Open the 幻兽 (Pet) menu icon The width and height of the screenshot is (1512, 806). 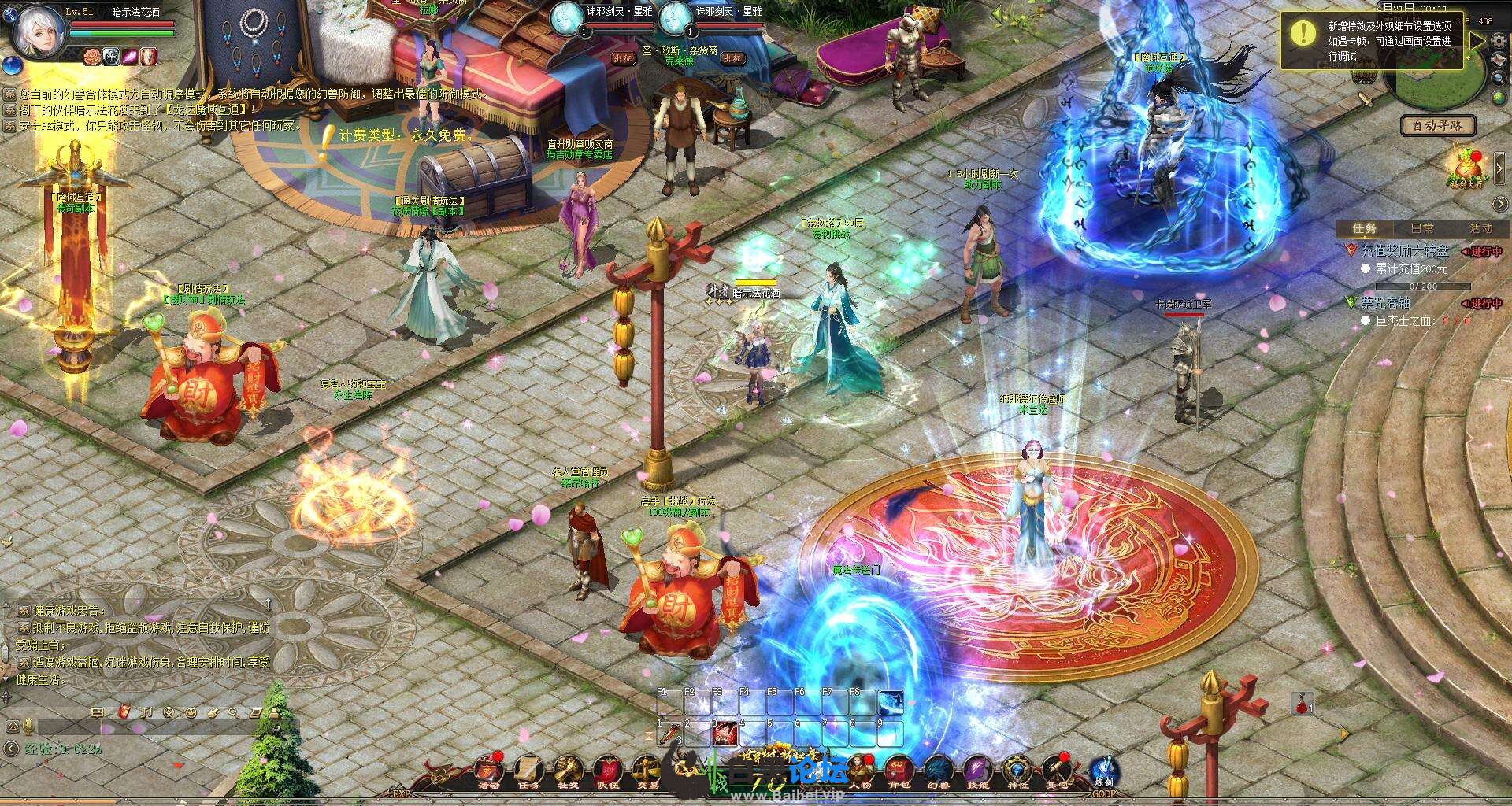tap(938, 771)
